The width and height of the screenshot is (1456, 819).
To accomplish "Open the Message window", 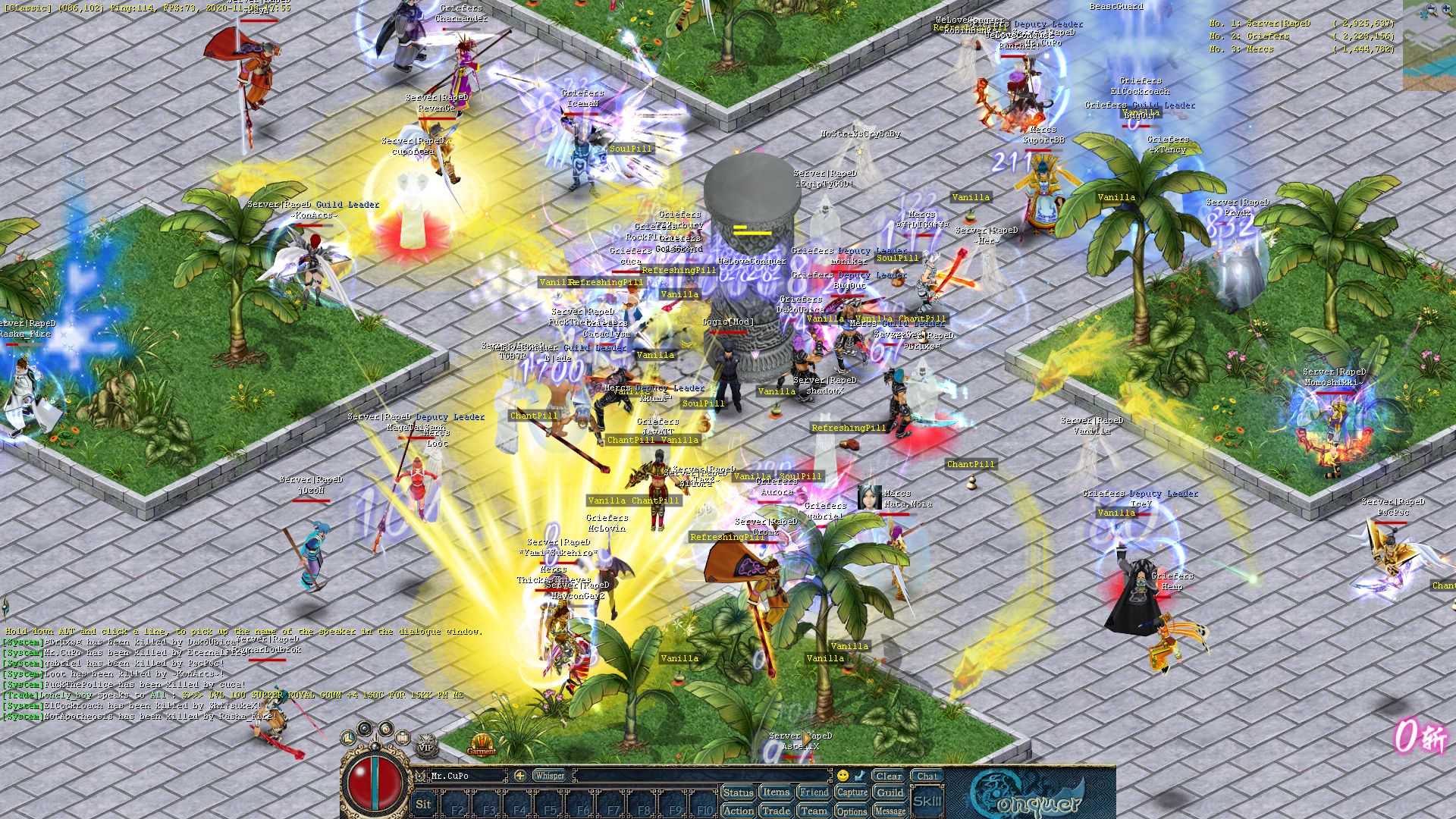I will click(890, 811).
